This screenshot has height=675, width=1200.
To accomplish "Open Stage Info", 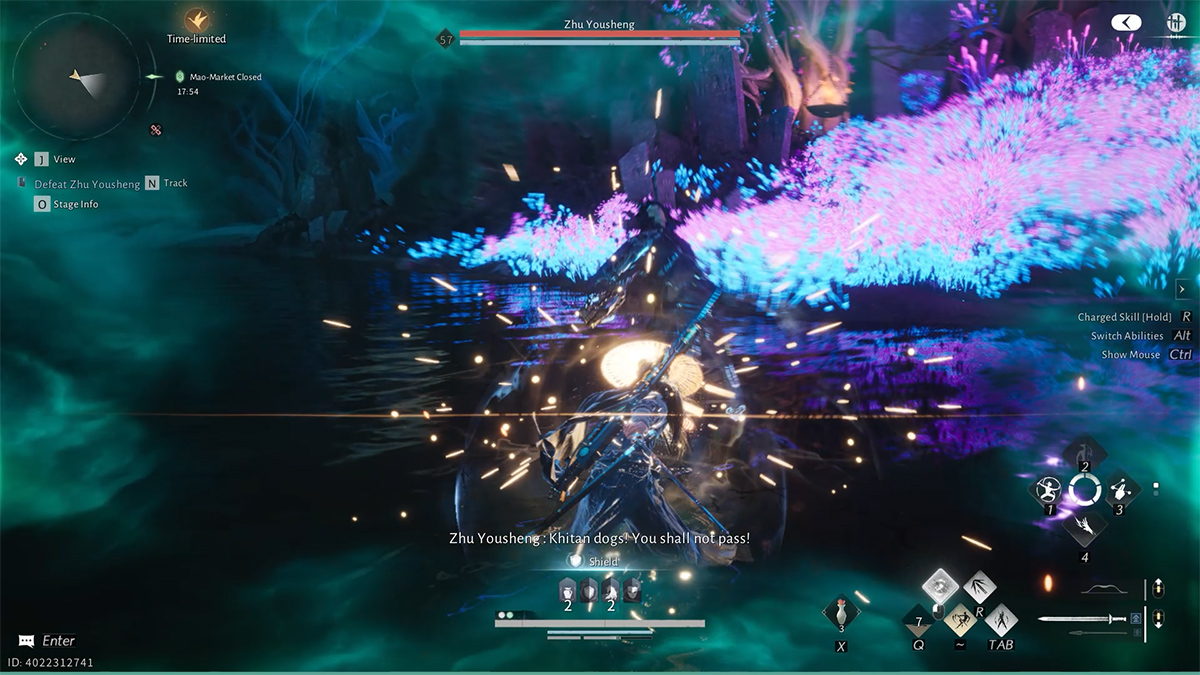I will click(x=42, y=204).
